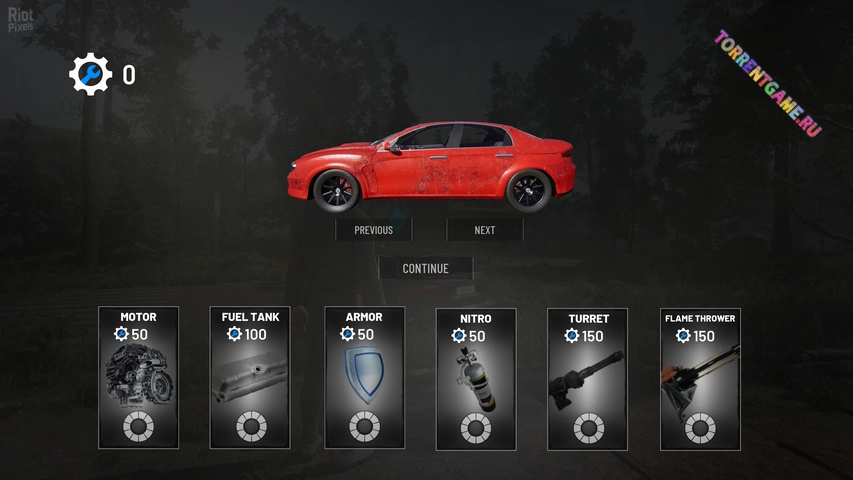Choose the Fuel Tank upgrade card
The image size is (853, 480).
250,377
